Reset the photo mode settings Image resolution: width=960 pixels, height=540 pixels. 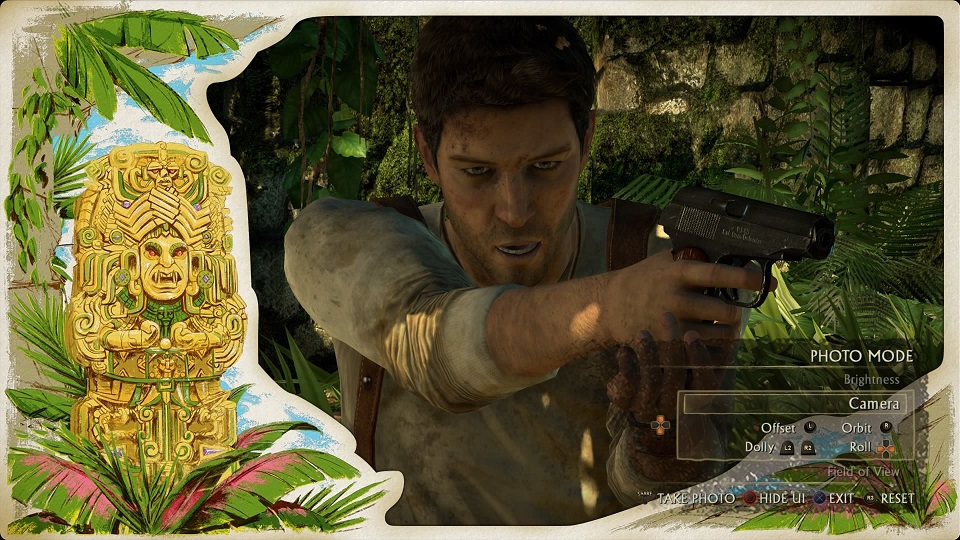click(897, 498)
